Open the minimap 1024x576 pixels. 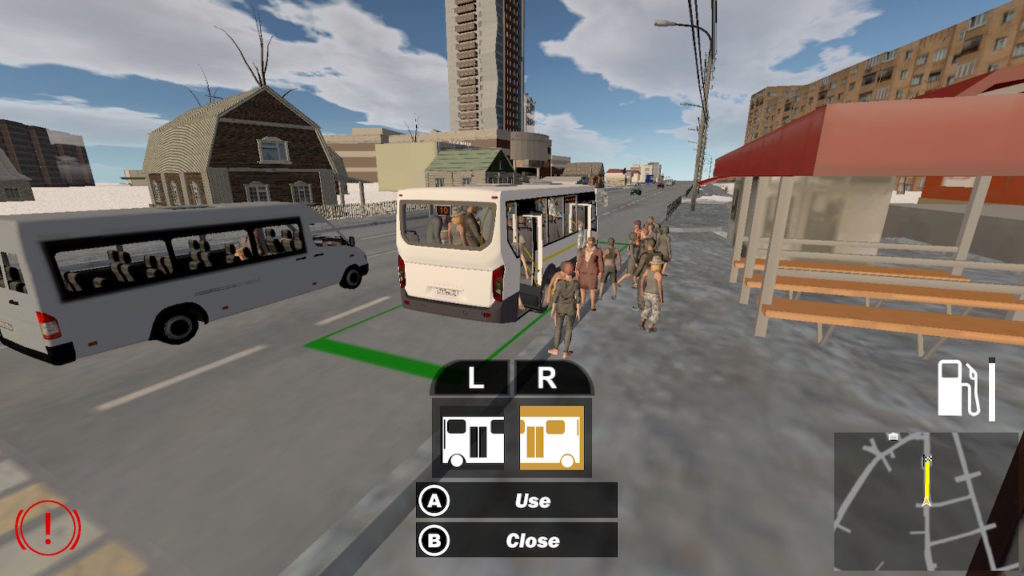[x=925, y=499]
